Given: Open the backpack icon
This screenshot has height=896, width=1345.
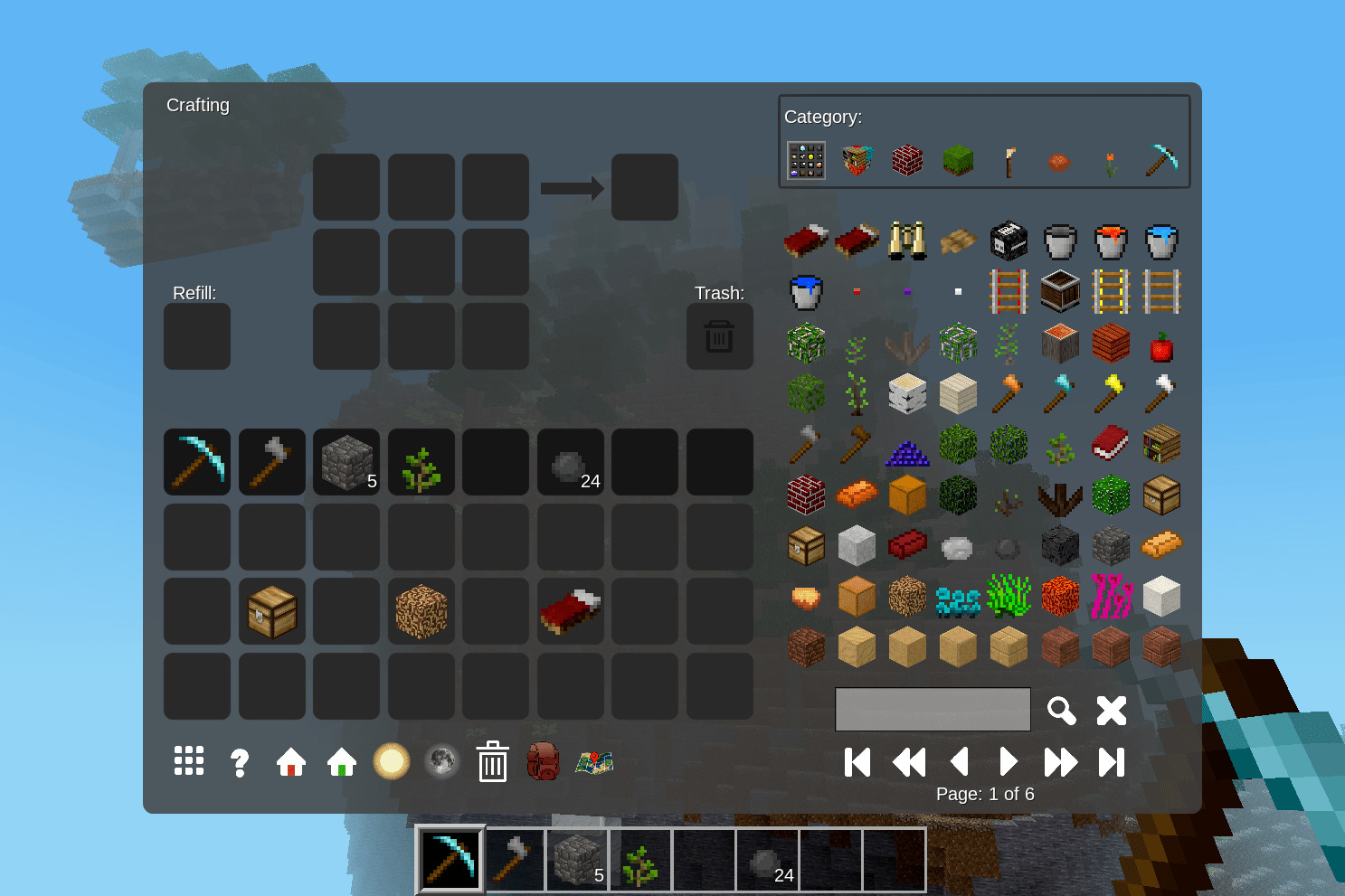Looking at the screenshot, I should (543, 762).
